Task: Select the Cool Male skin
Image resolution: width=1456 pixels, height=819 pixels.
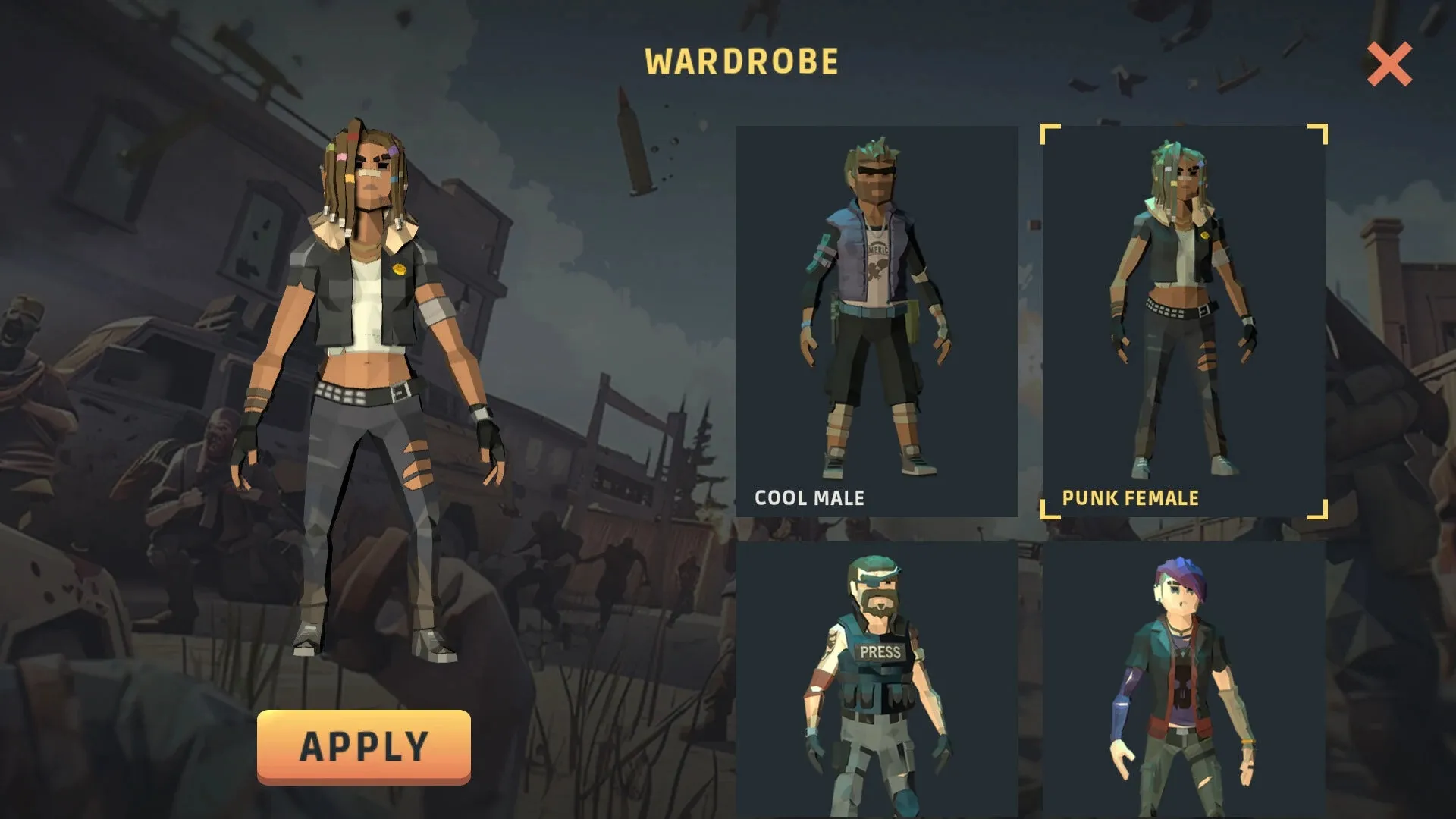Action: coord(877,321)
